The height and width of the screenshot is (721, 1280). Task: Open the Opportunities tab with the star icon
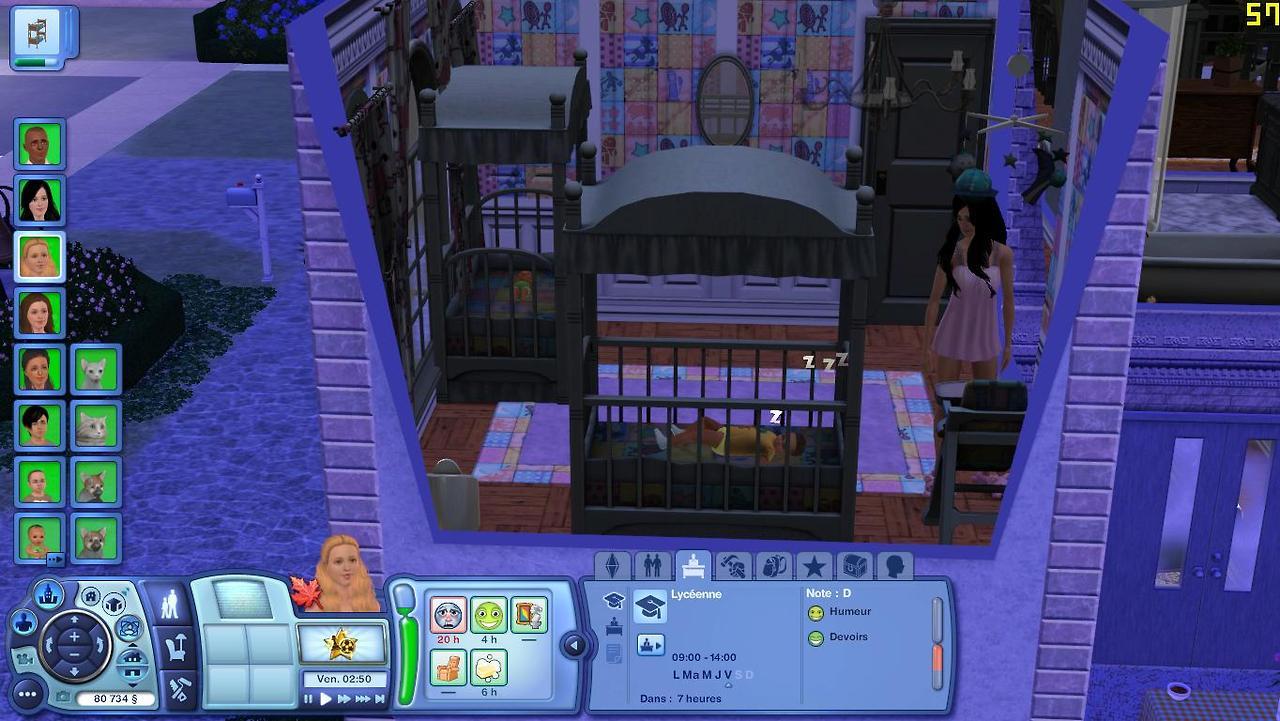814,566
